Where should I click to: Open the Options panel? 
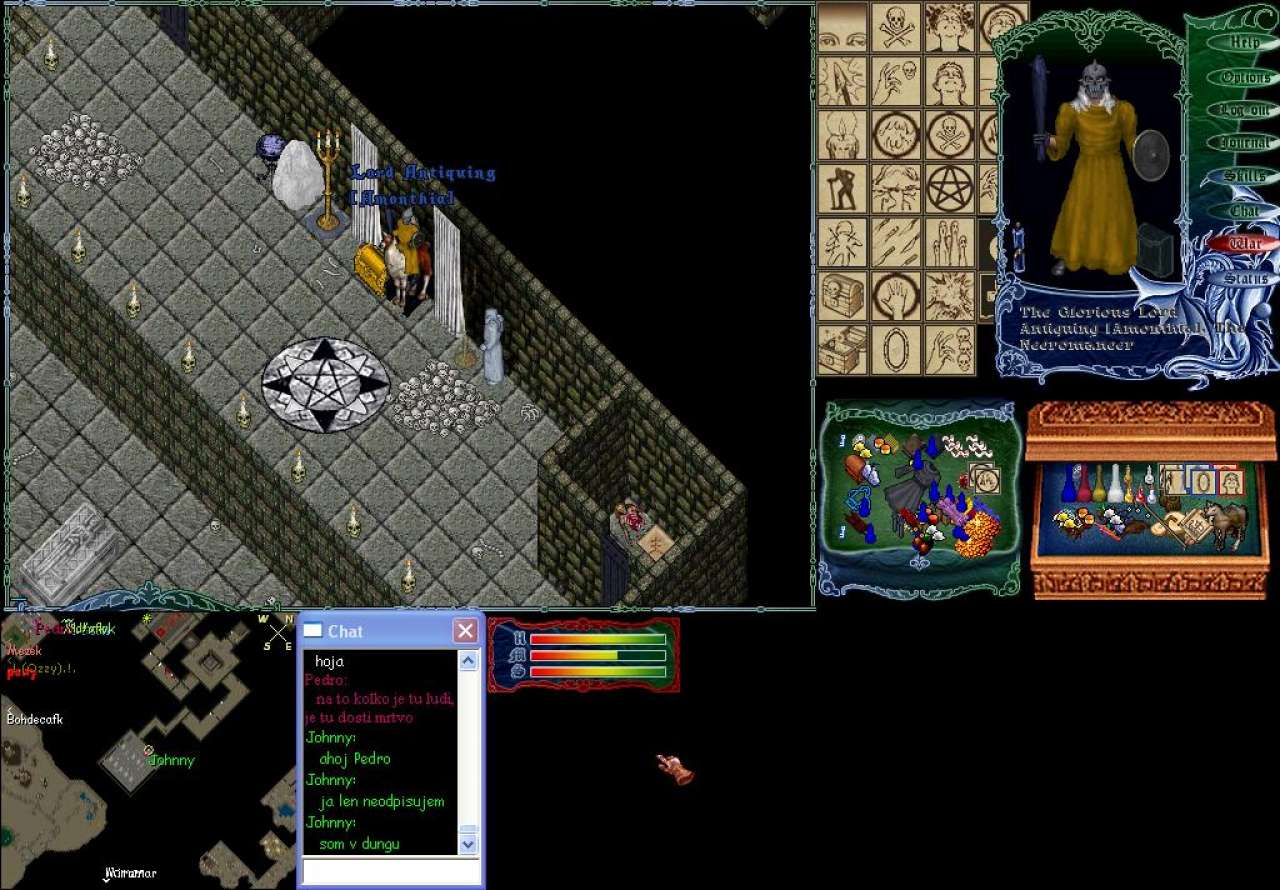pyautogui.click(x=1245, y=77)
